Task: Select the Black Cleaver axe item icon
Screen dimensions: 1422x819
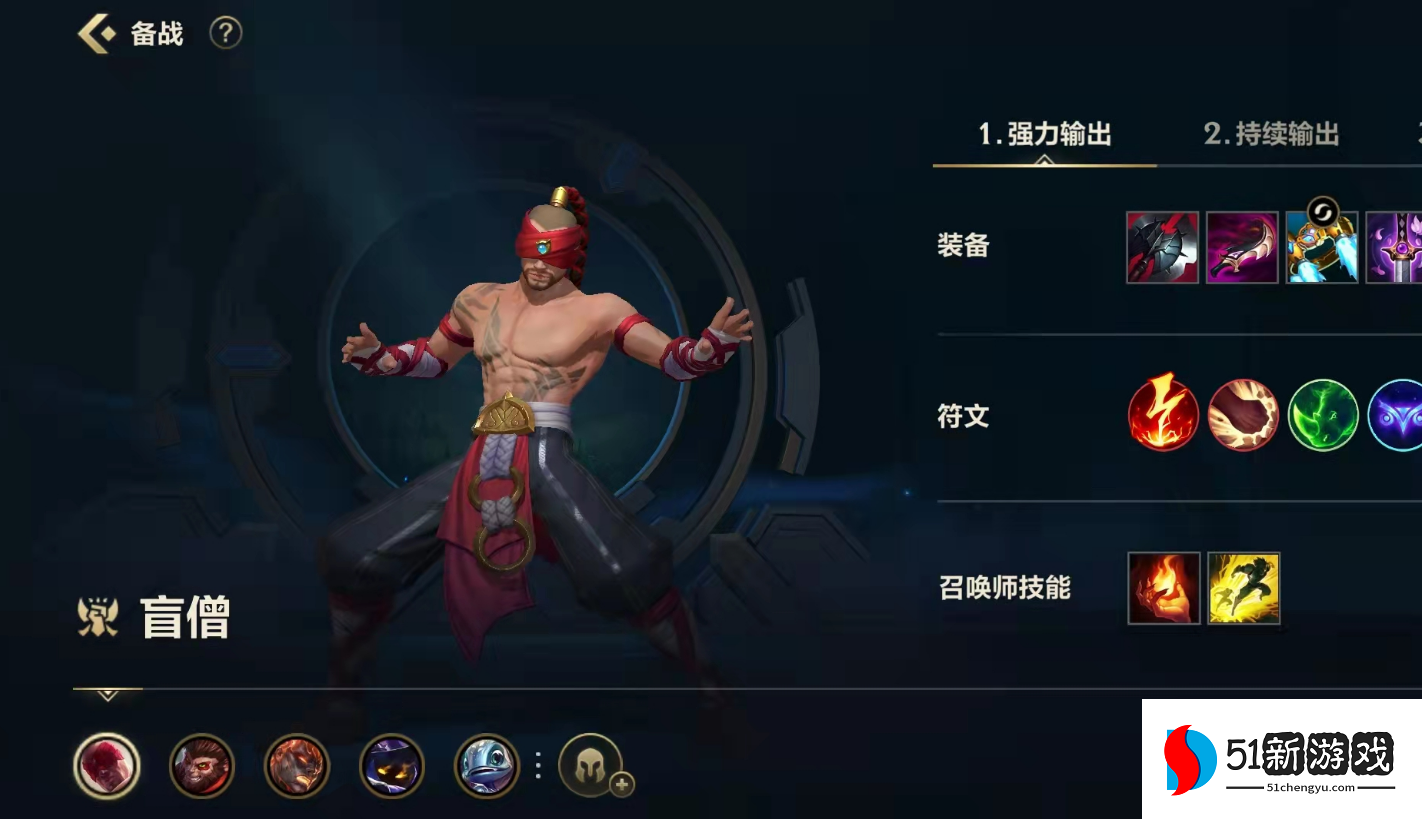Action: click(1162, 246)
